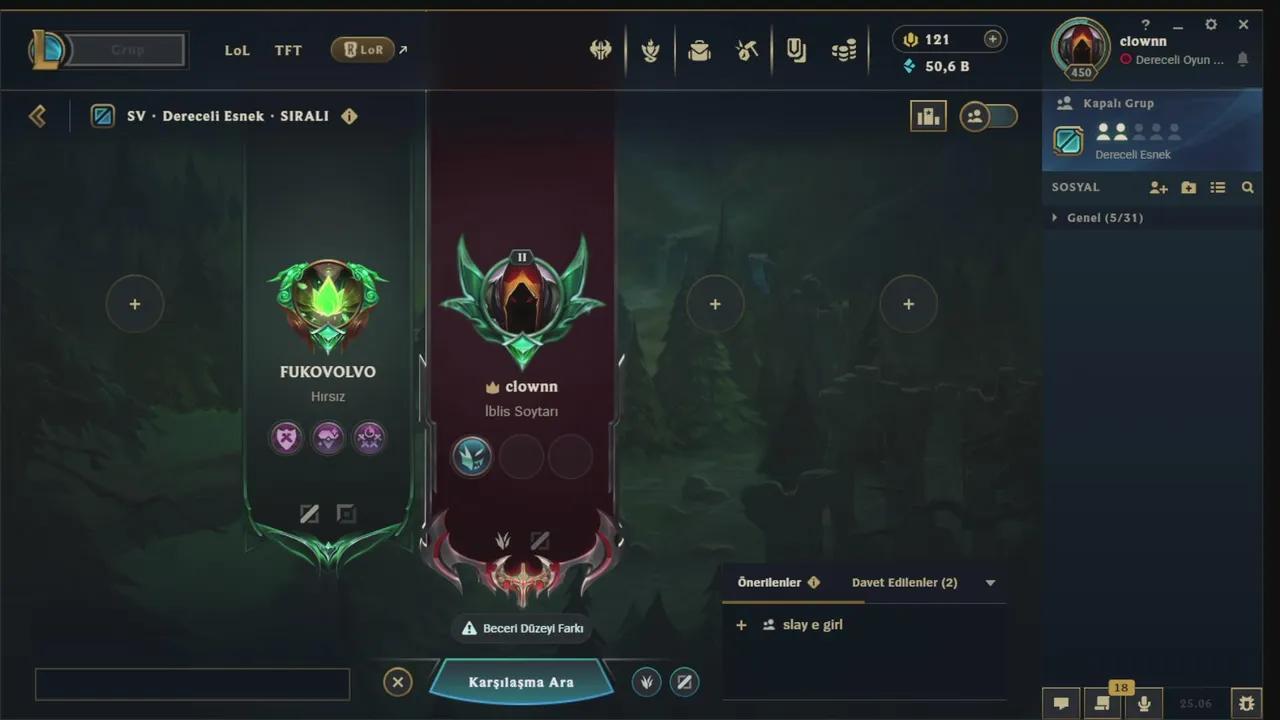Click the add friend icon in SOSYAL bar

point(1158,187)
